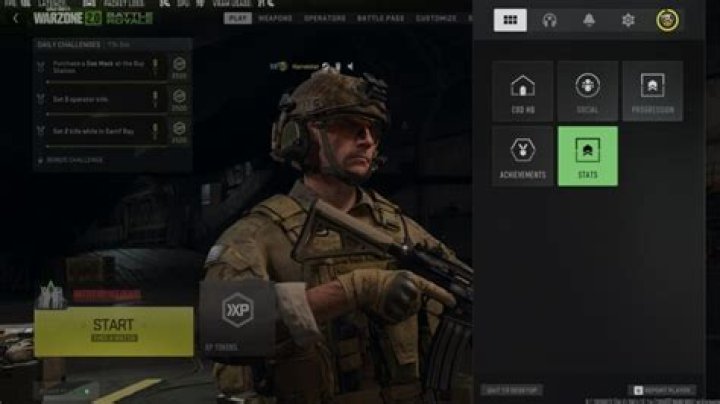Start a match with the yellow START button
This screenshot has height=404, width=720.
(113, 331)
